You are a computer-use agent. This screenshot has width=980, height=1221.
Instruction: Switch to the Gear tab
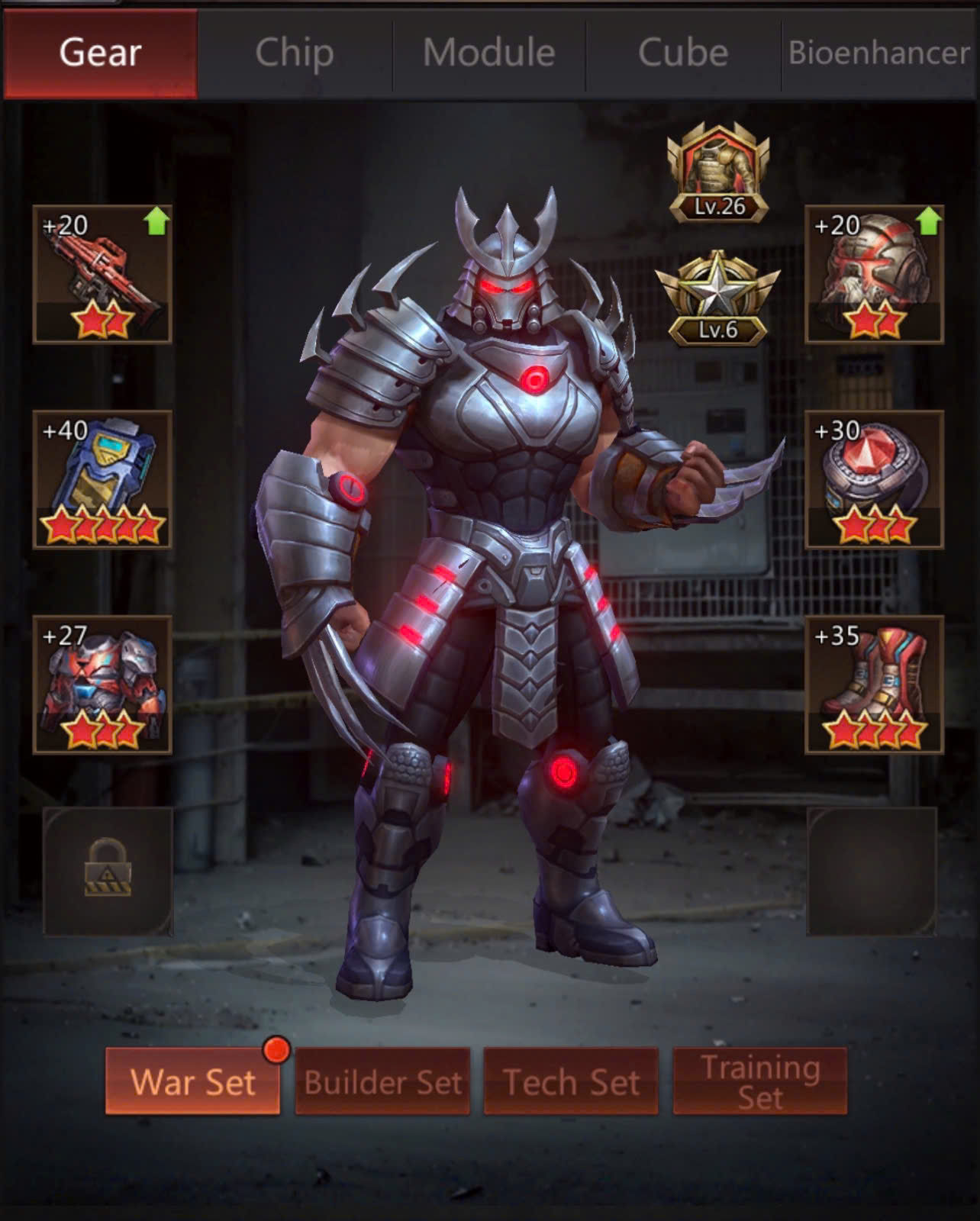pos(100,53)
